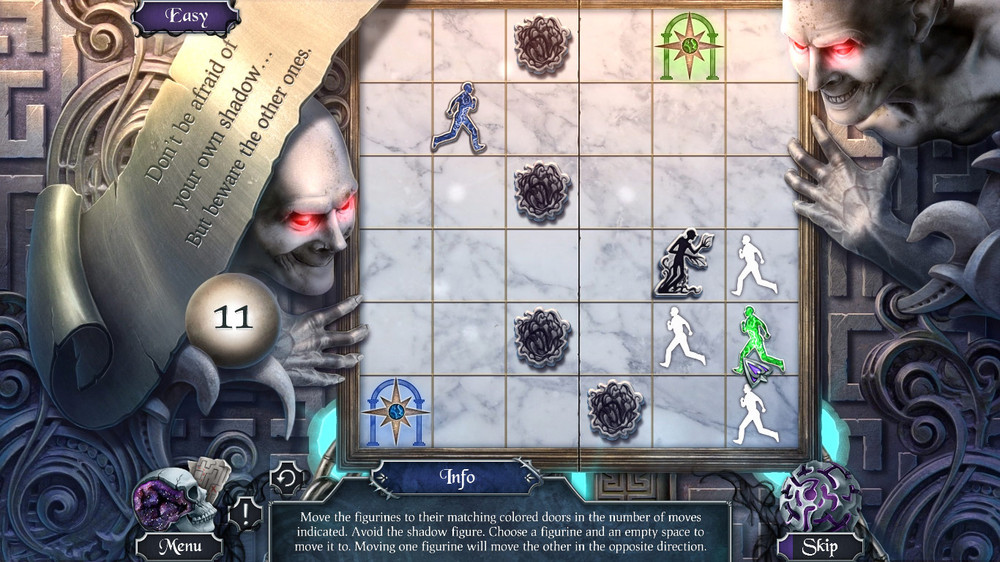
Task: Select the blue running figurine
Action: click(460, 118)
